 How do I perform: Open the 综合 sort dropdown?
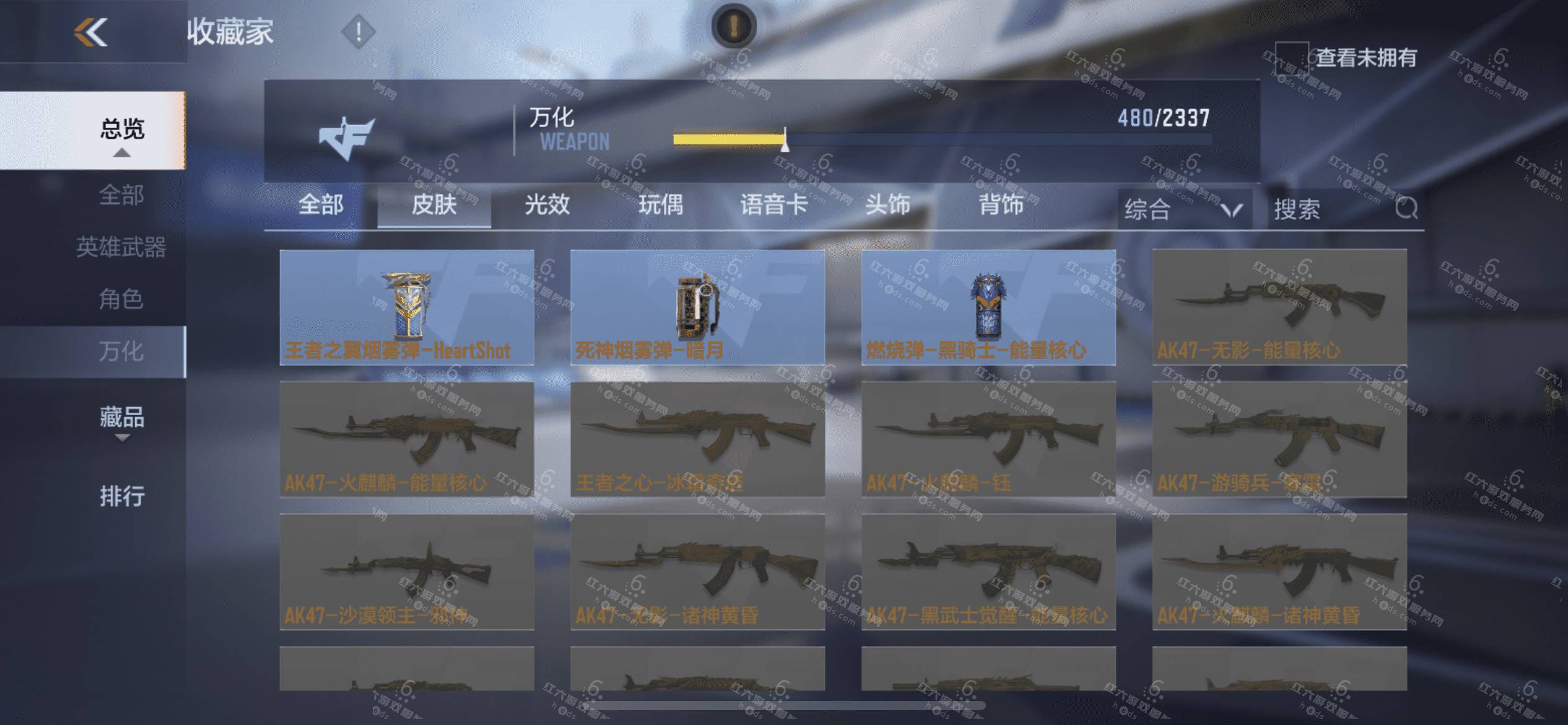click(x=1184, y=209)
